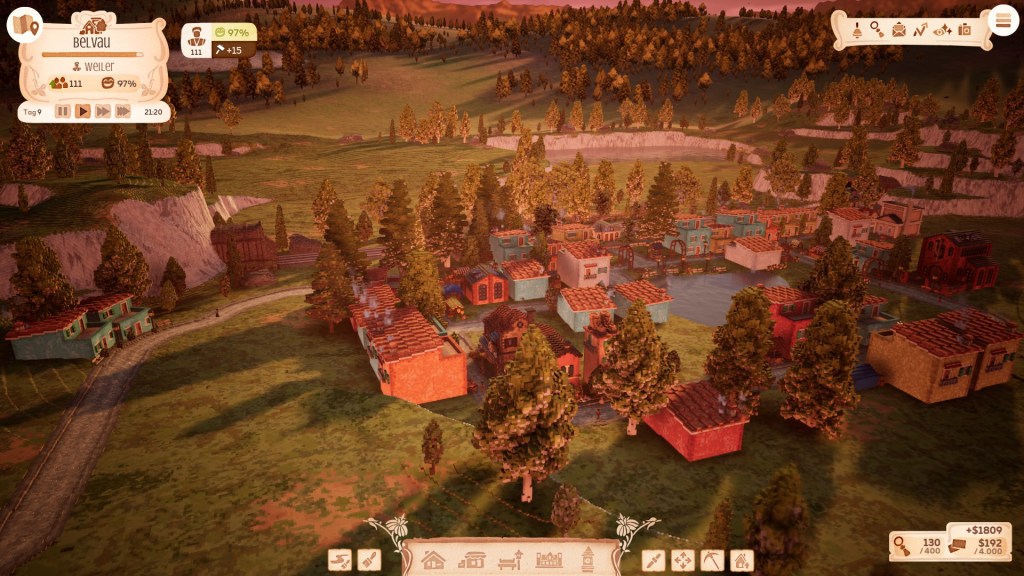
Task: Choose the paintbrush tool
Action: tap(369, 560)
